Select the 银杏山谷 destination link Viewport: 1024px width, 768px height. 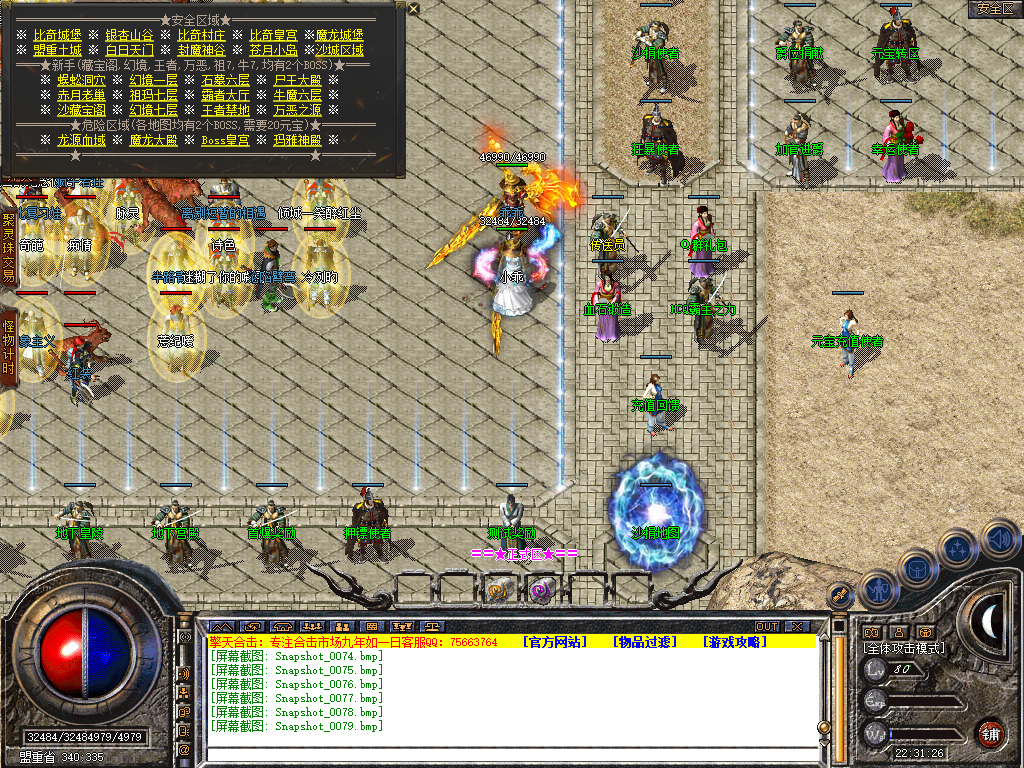coord(129,35)
